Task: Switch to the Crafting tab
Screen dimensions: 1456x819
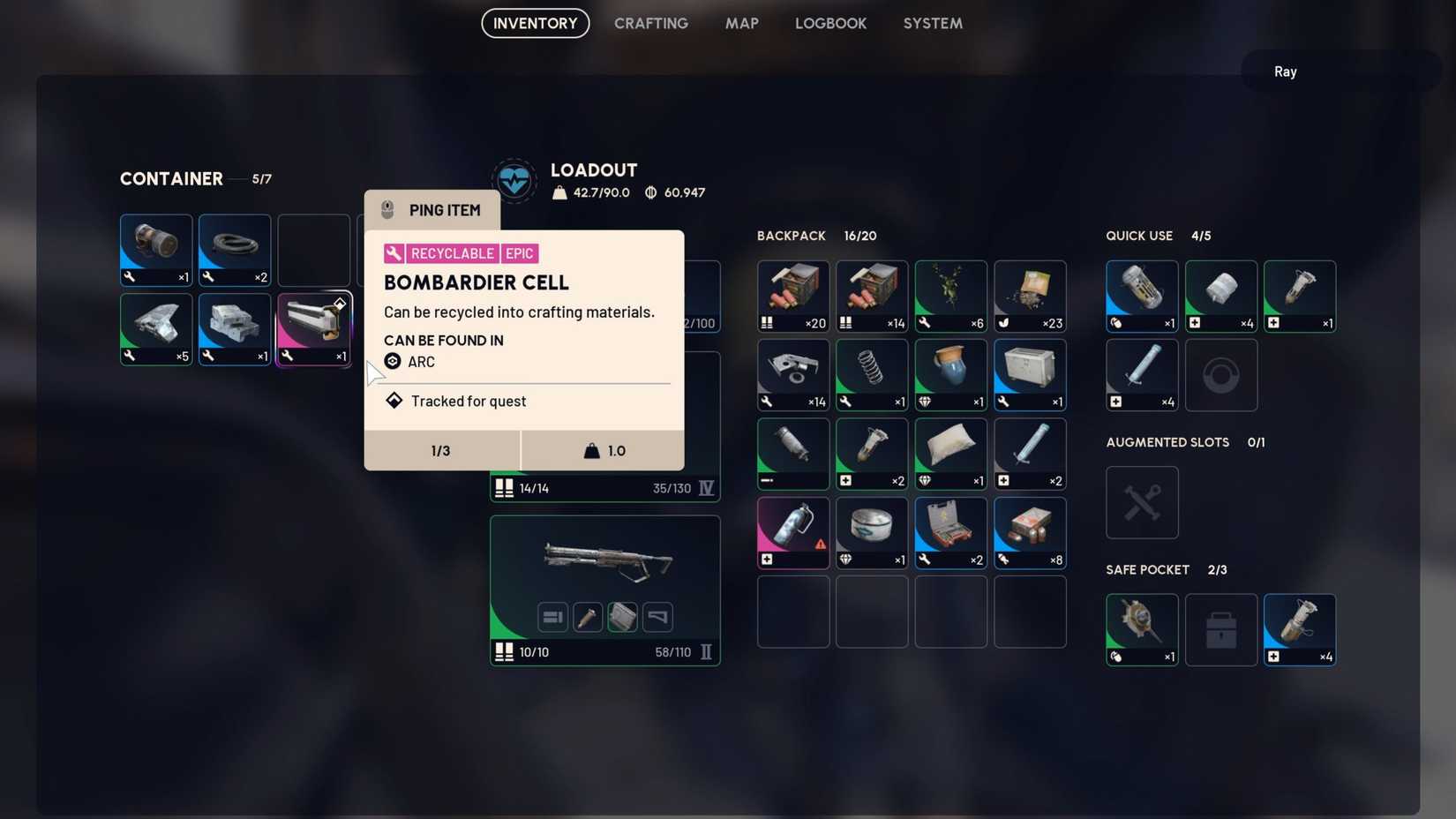Action: coord(650,24)
